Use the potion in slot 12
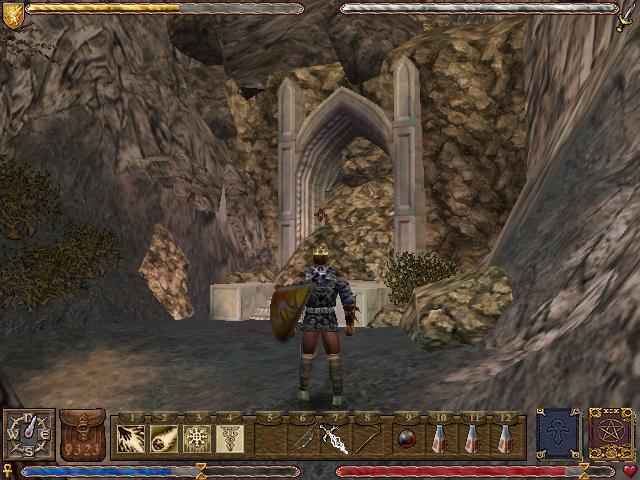 click(504, 438)
